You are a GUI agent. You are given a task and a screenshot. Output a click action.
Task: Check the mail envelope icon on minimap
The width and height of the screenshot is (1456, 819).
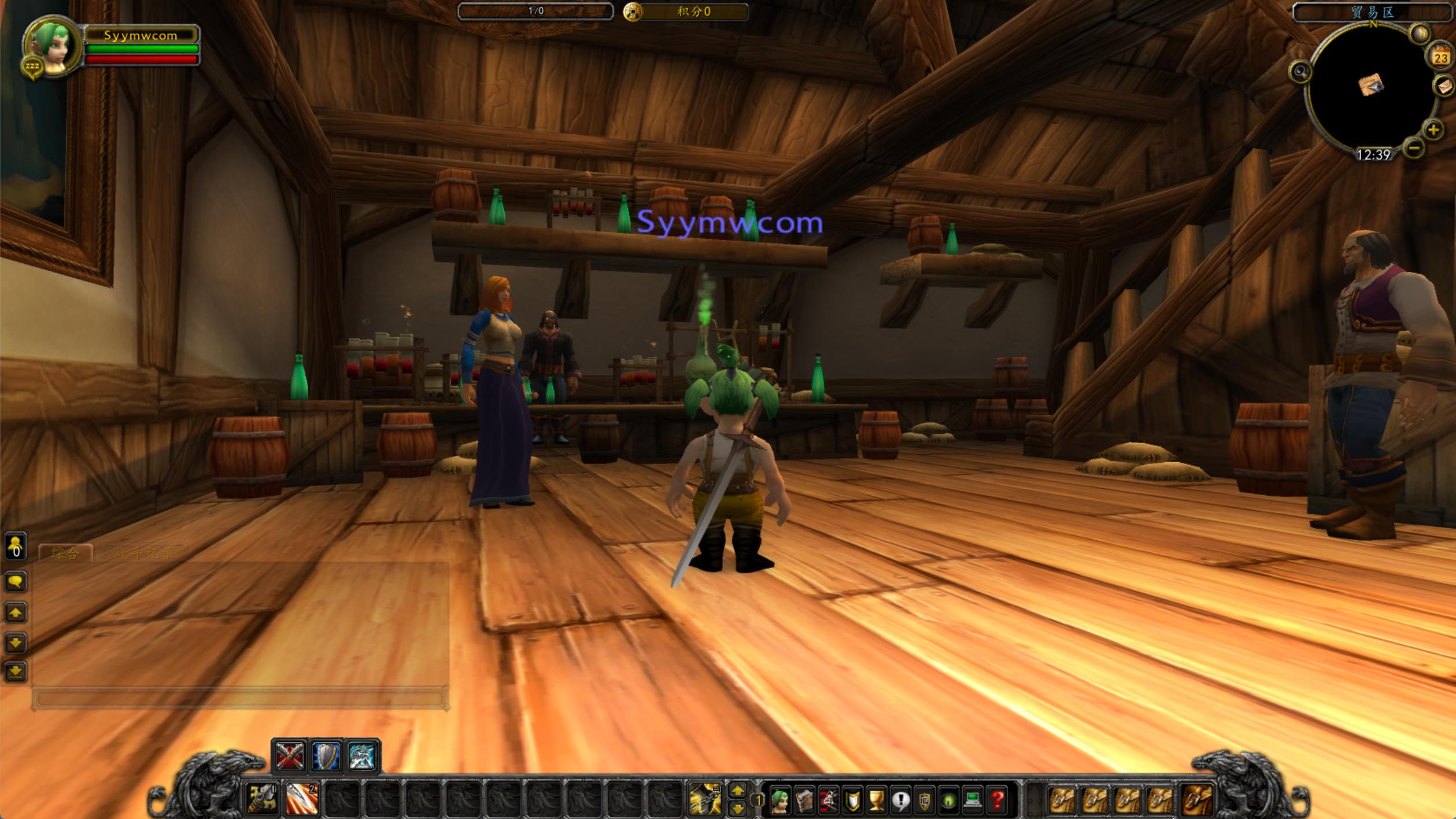1444,87
